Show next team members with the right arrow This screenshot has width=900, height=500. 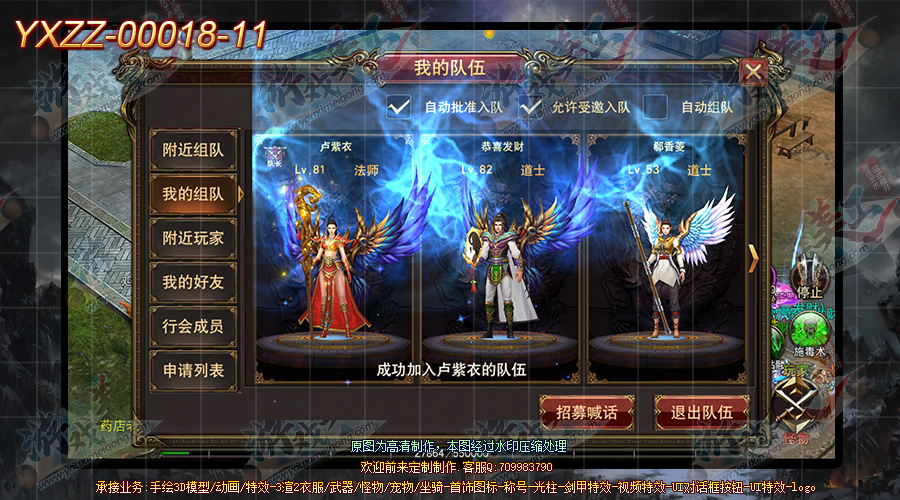coord(754,258)
